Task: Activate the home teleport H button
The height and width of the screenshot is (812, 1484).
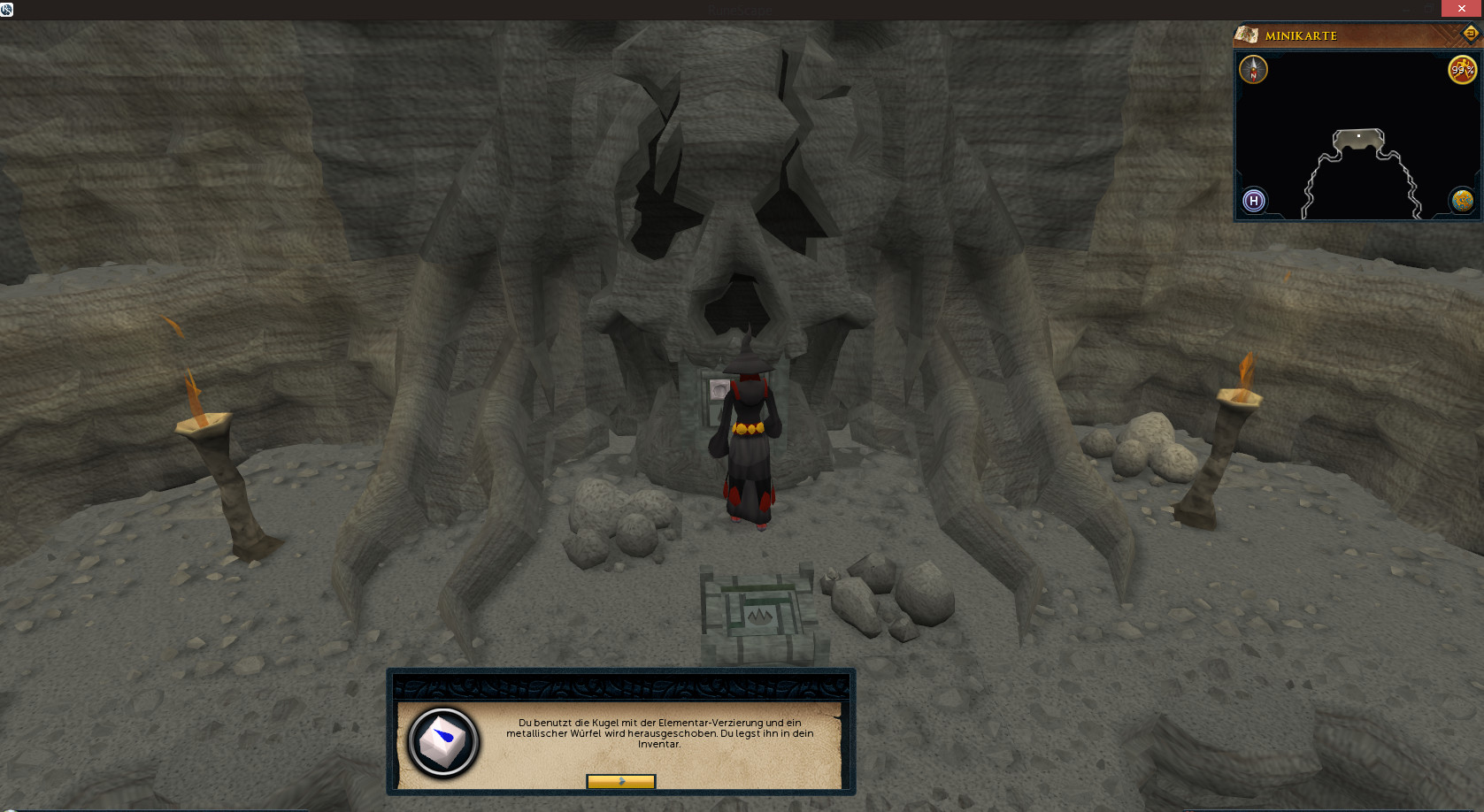Action: coord(1253,201)
